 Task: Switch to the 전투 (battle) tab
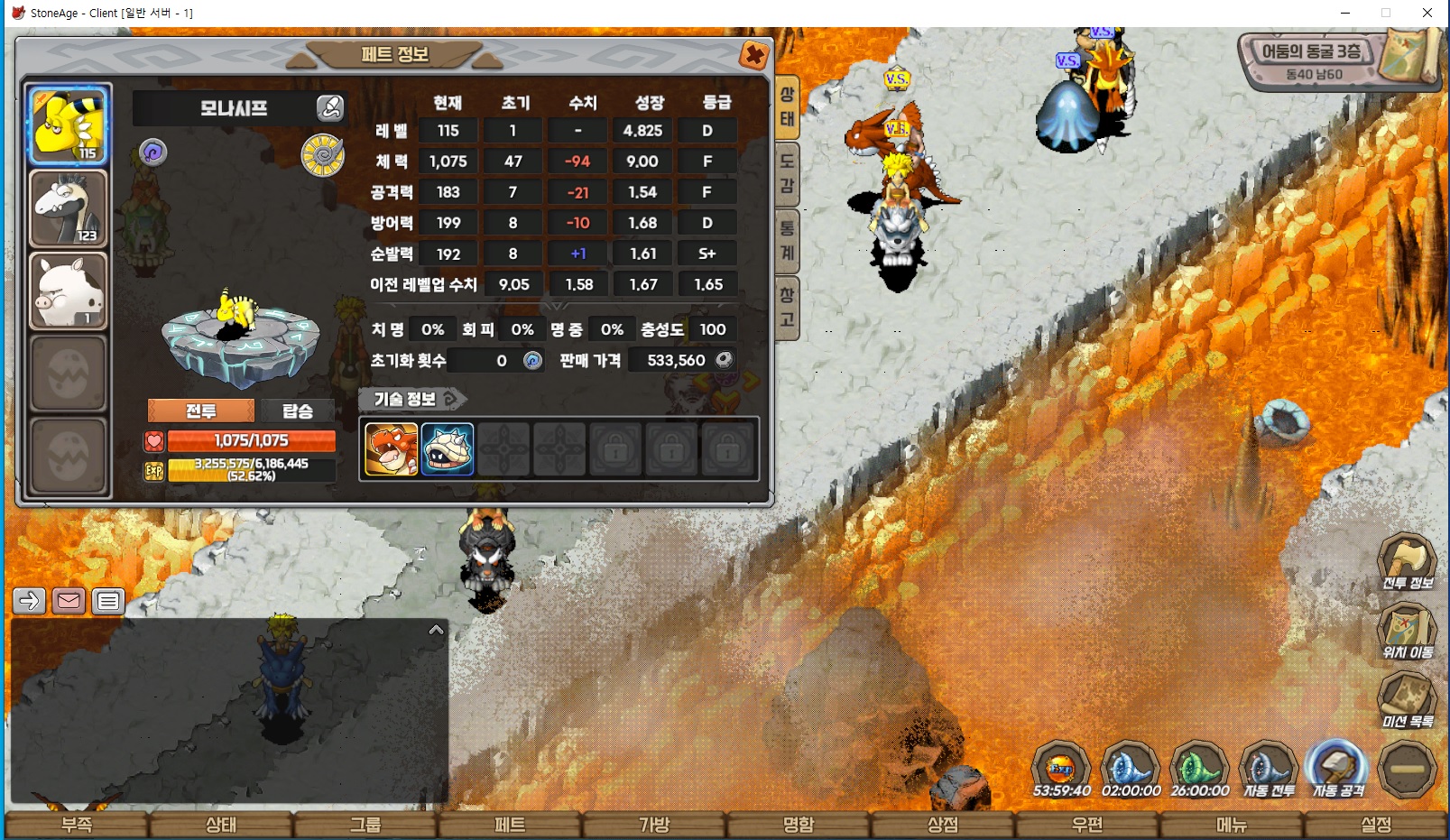200,411
